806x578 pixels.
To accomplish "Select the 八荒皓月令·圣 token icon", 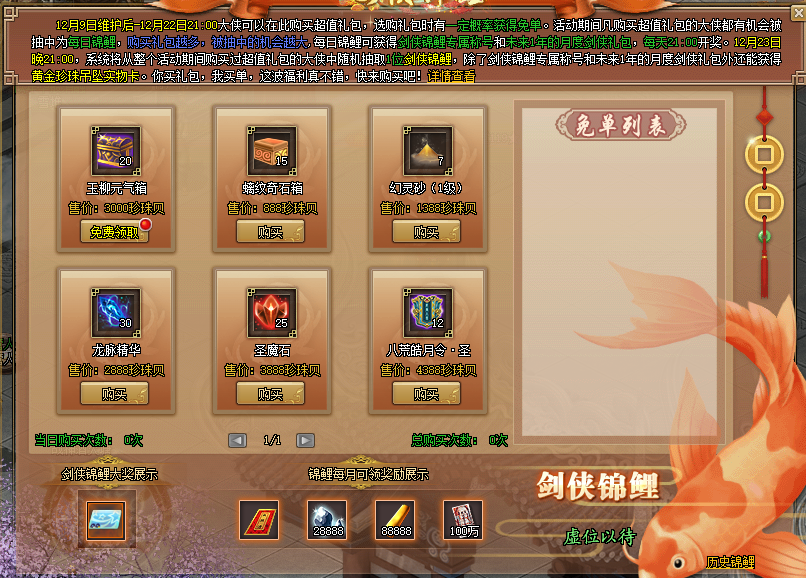I will tap(428, 313).
